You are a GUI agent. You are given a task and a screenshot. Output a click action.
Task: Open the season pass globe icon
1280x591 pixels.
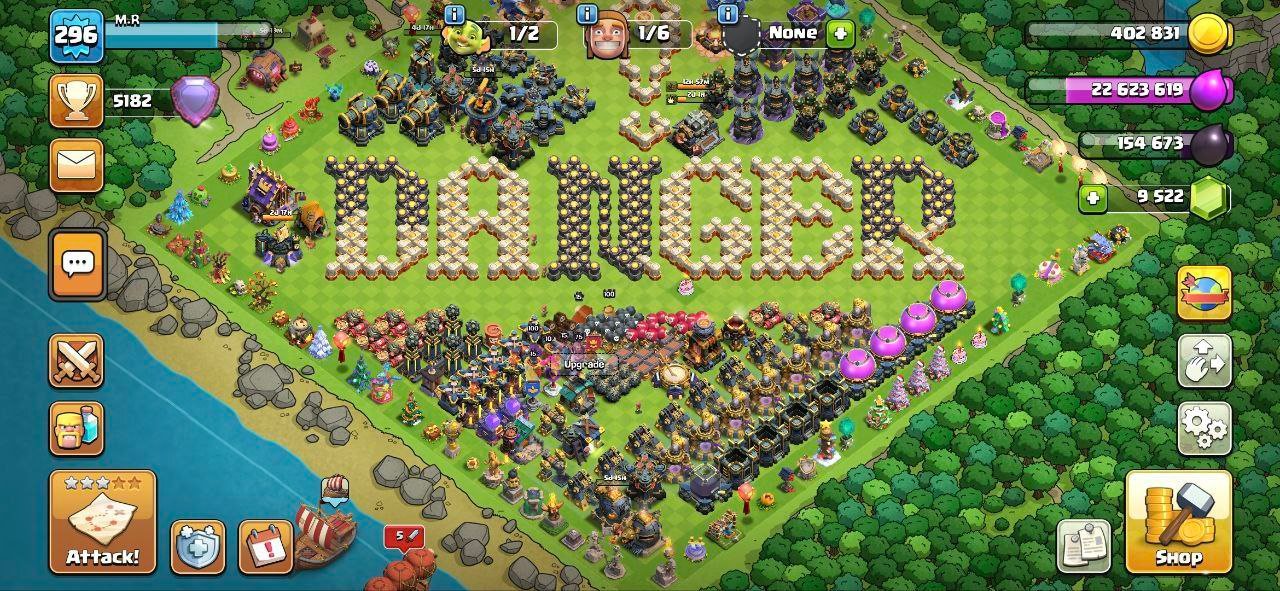[x=1204, y=293]
